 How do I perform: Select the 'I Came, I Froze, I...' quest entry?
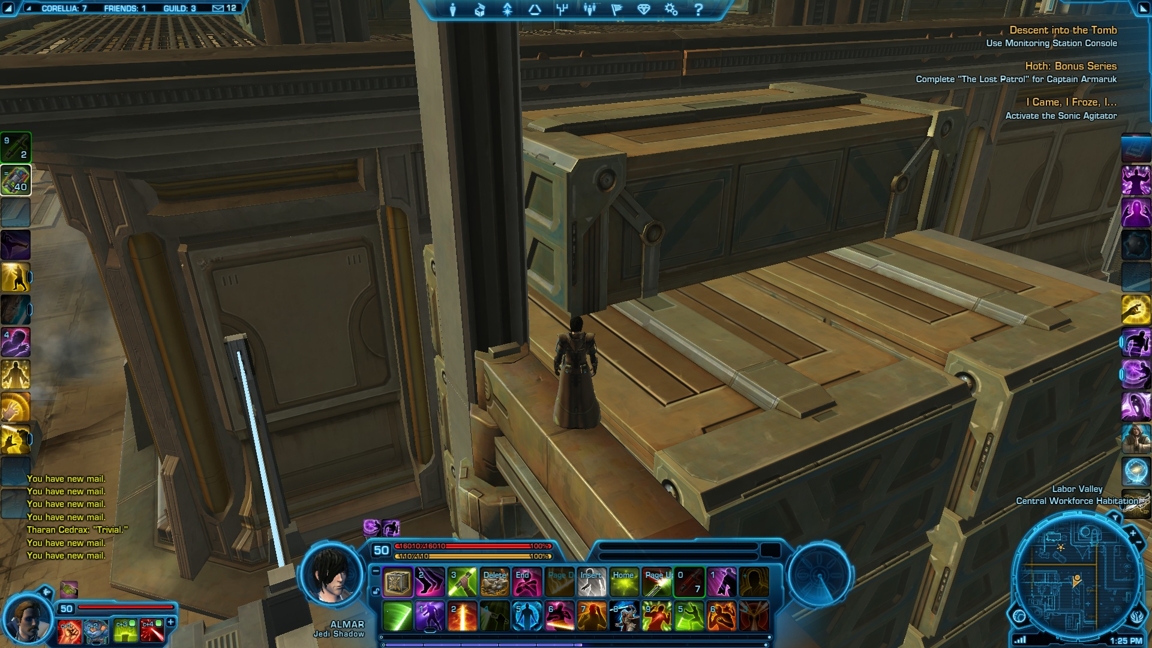(x=1071, y=102)
